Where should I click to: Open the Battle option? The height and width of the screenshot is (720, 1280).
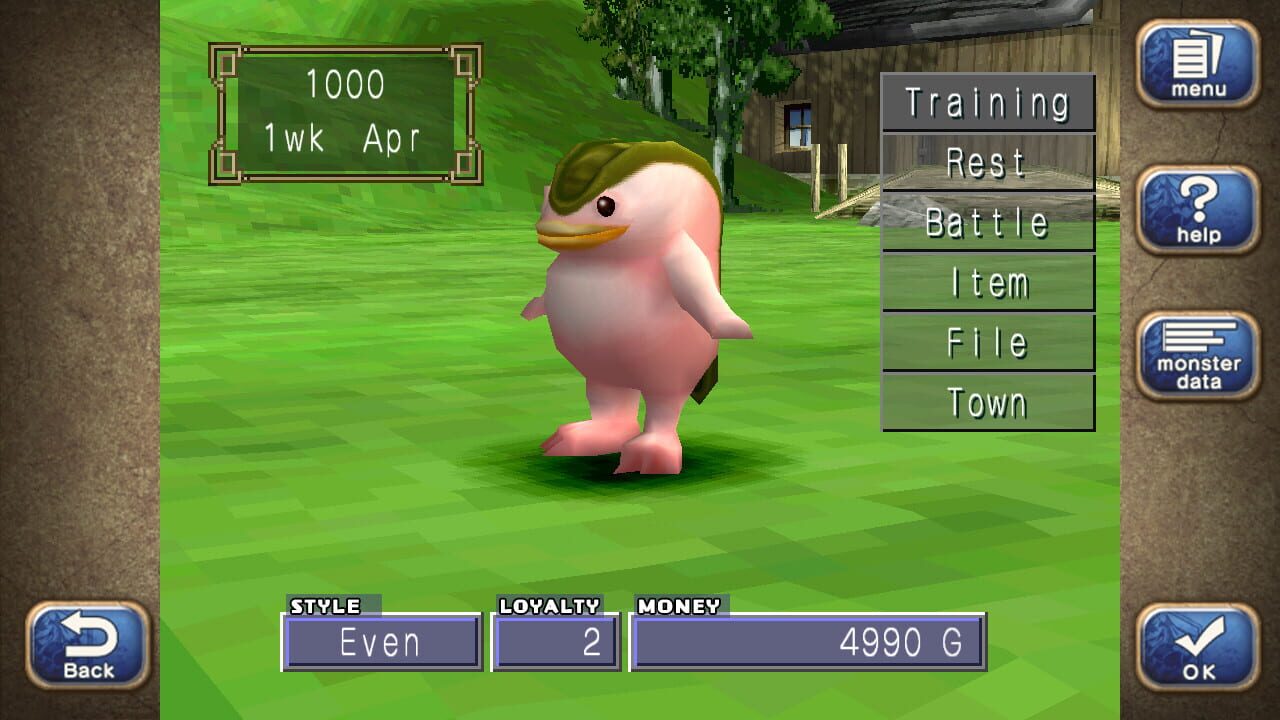(x=986, y=222)
